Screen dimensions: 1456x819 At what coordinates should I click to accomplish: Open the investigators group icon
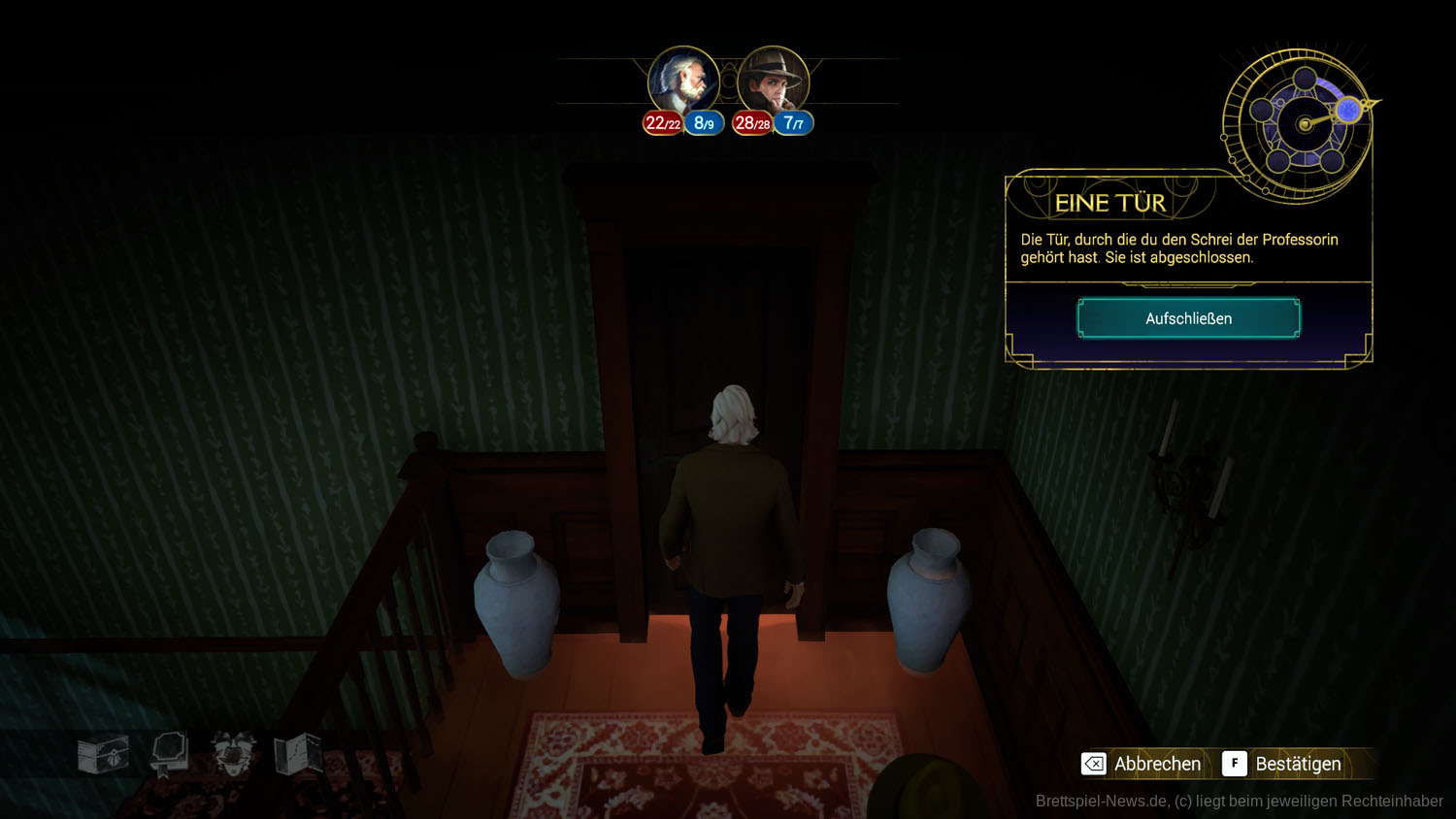click(234, 753)
